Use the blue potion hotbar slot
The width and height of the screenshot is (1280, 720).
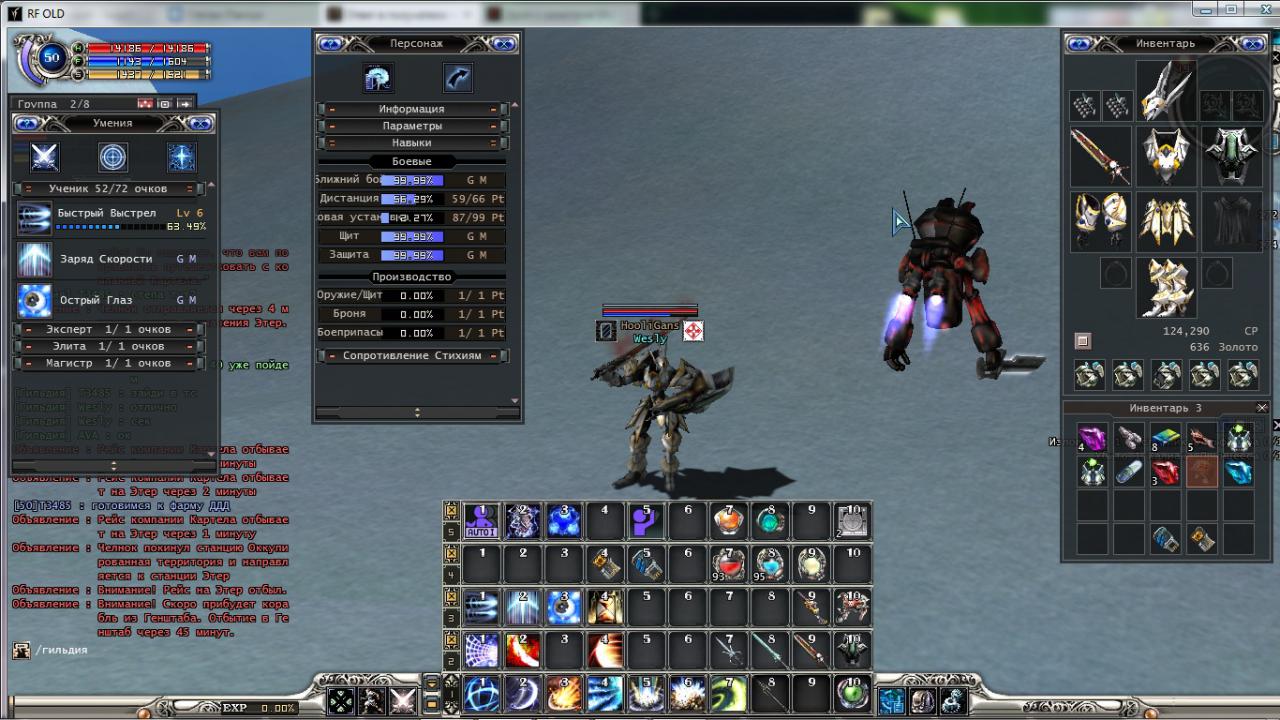770,565
